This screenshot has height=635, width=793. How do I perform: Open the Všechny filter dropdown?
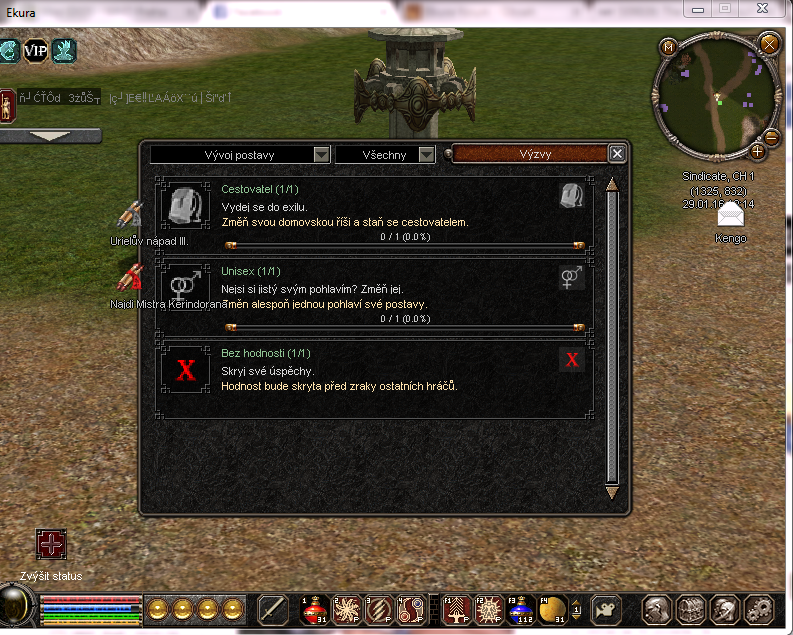click(385, 155)
